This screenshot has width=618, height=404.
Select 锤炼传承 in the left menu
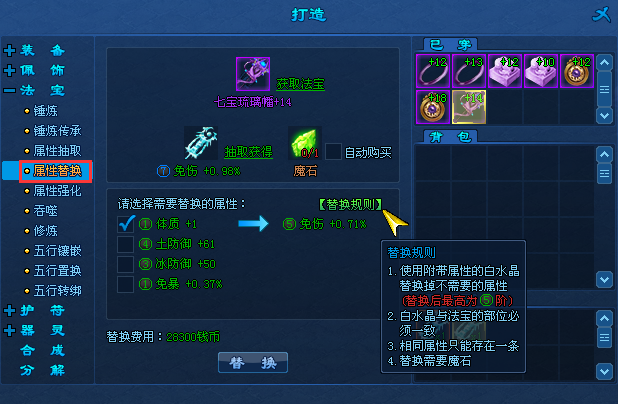tap(57, 130)
